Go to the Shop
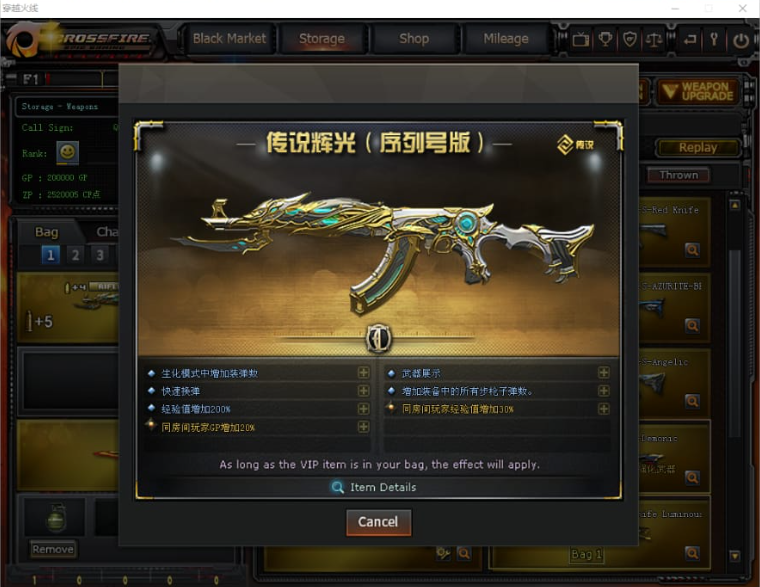760x587 pixels. (413, 39)
